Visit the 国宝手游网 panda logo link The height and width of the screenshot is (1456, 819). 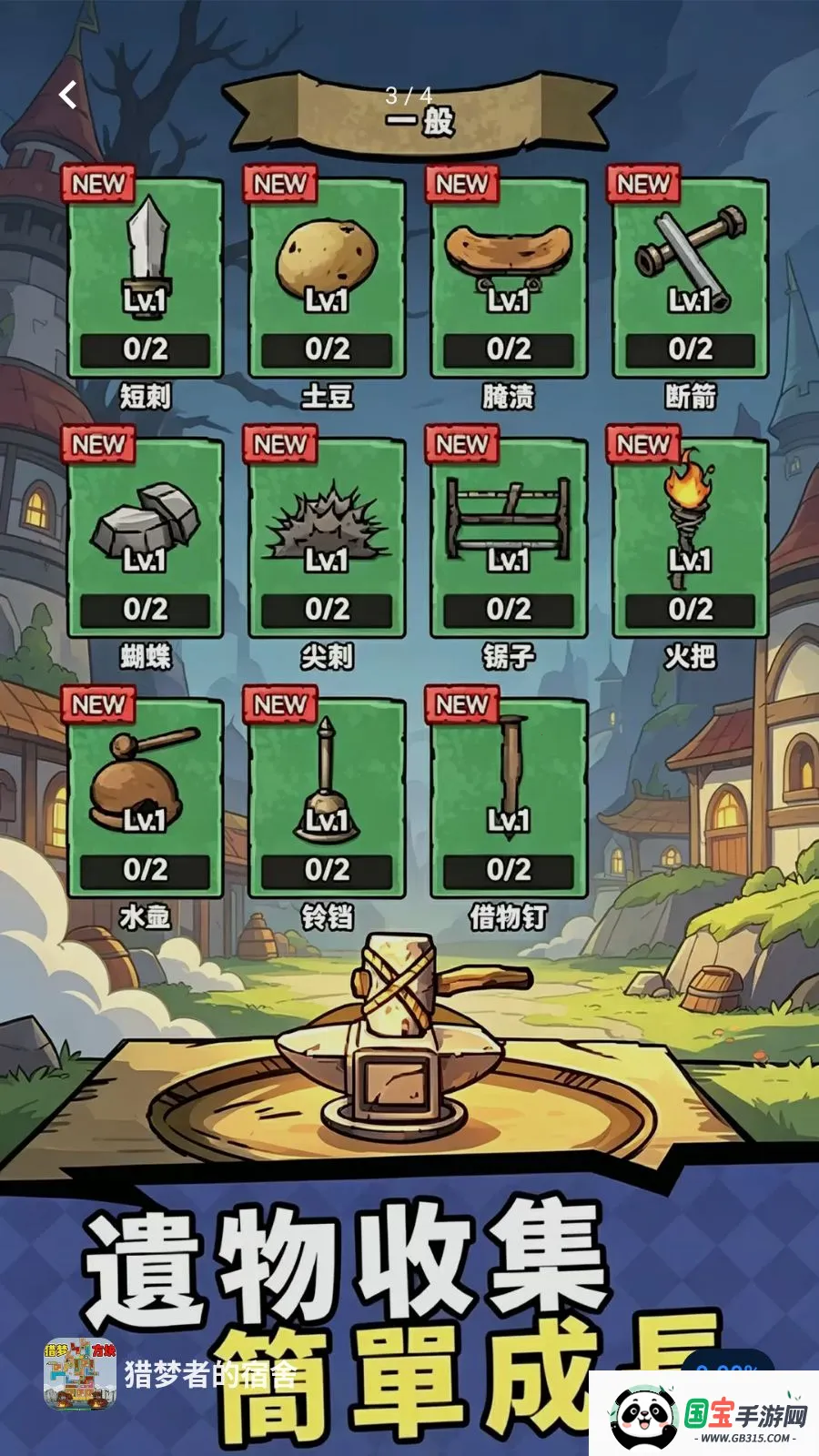click(x=705, y=1415)
